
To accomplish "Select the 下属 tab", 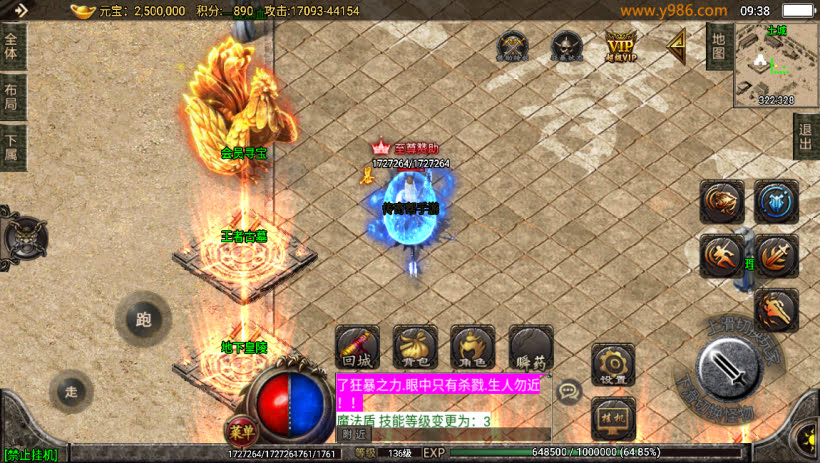I will coord(12,147).
